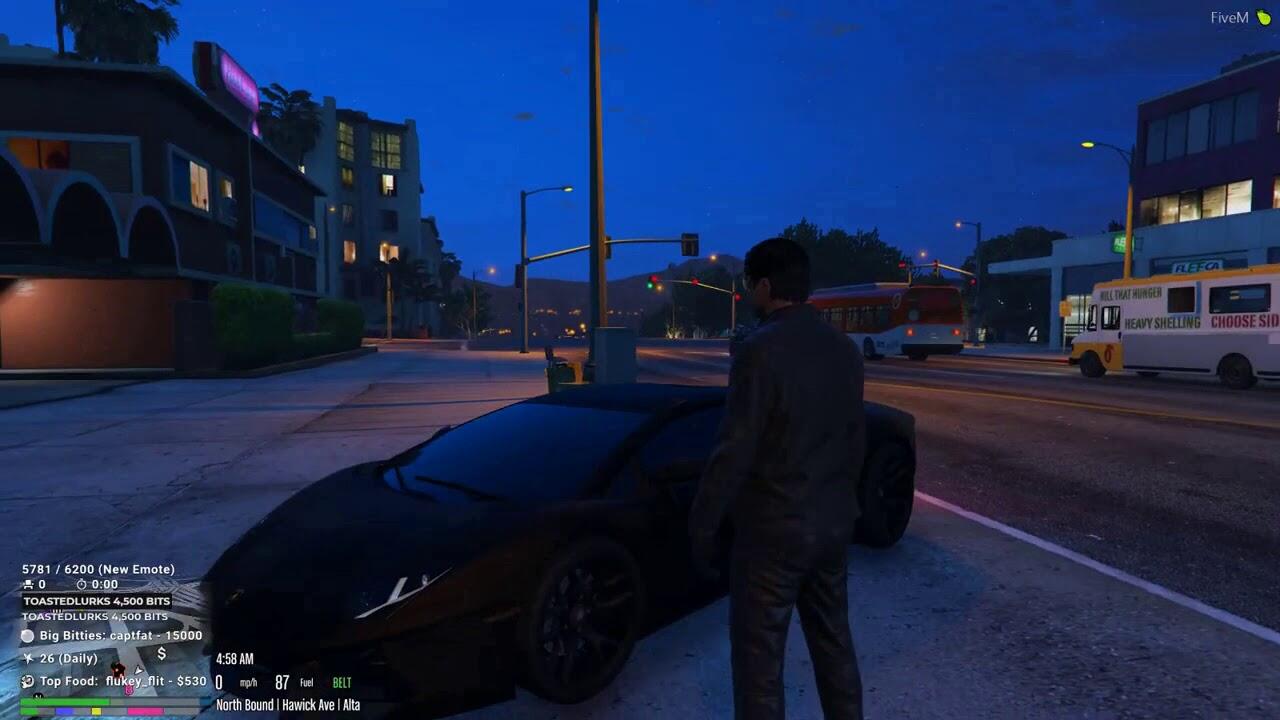Click the red blip on the minimap
1280x720 pixels.
point(118,670)
